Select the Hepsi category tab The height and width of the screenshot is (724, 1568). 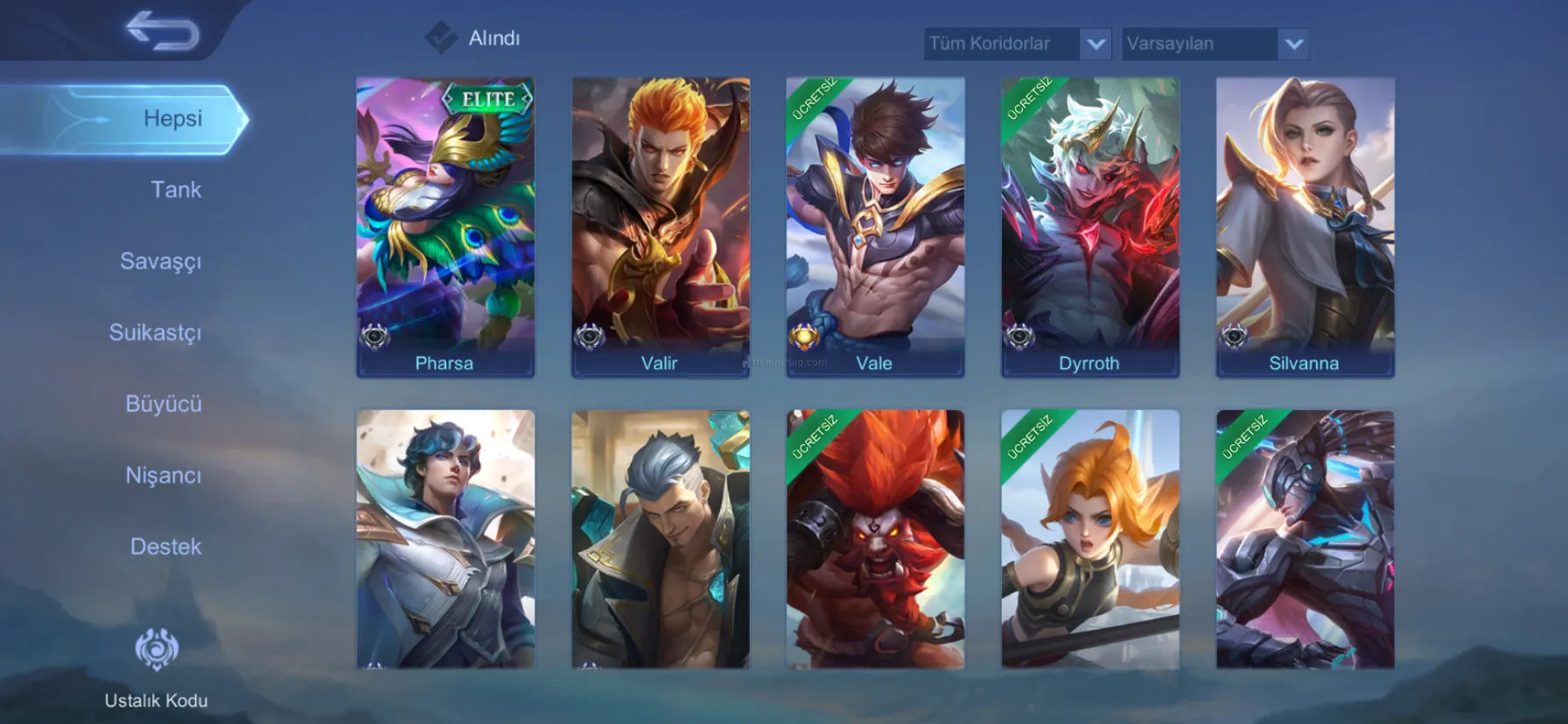click(x=172, y=119)
